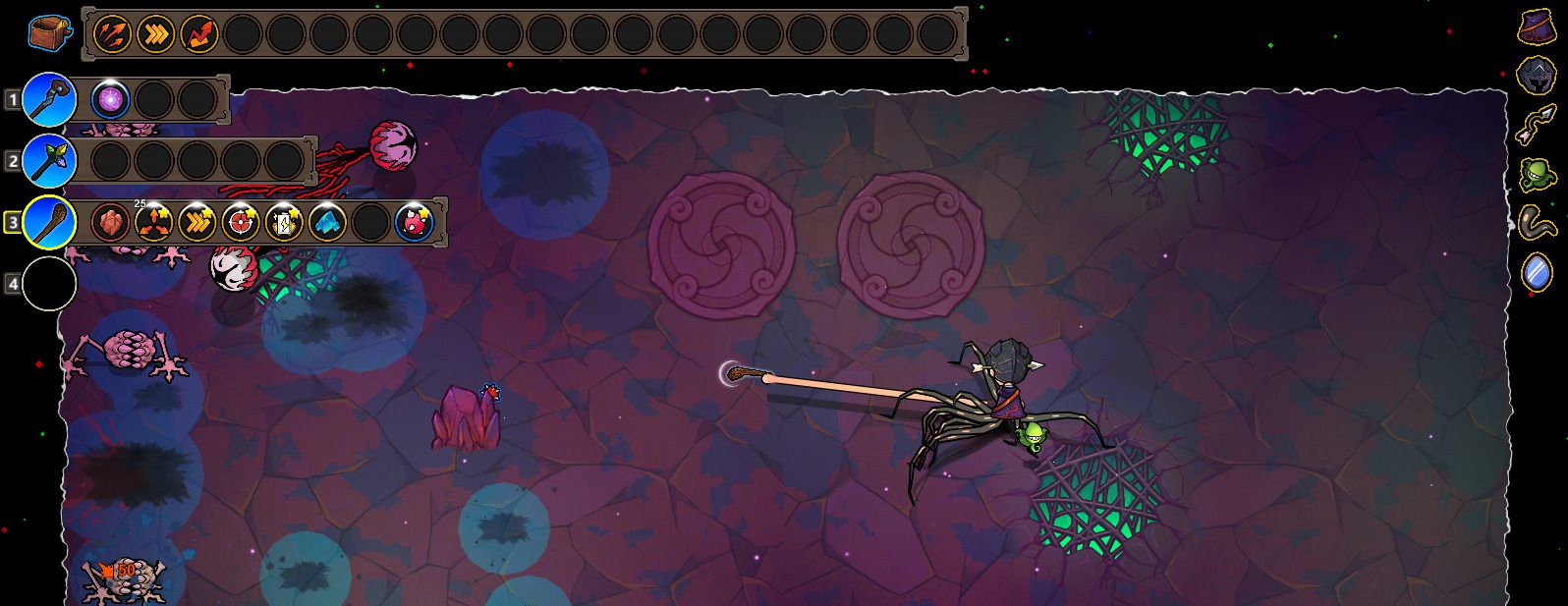Inspect the green slime creature relic
Screen dimensions: 1568x606
[x=1538, y=174]
